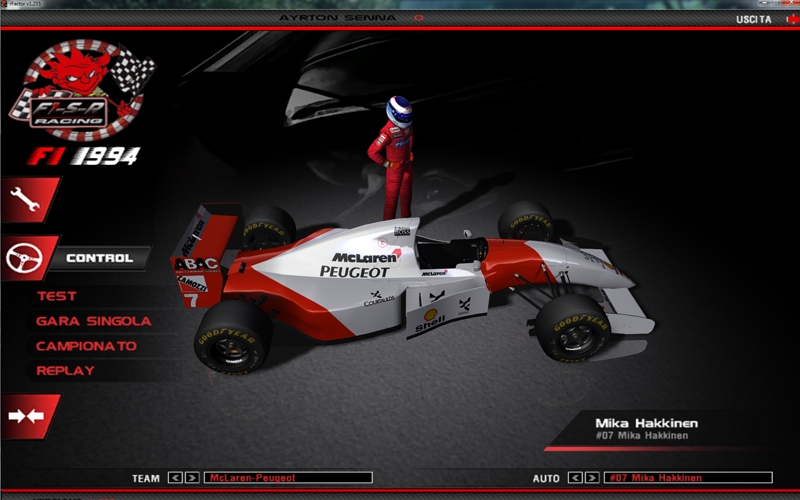
Task: Choose GARA SINGOLA race mode
Action: pos(93,321)
